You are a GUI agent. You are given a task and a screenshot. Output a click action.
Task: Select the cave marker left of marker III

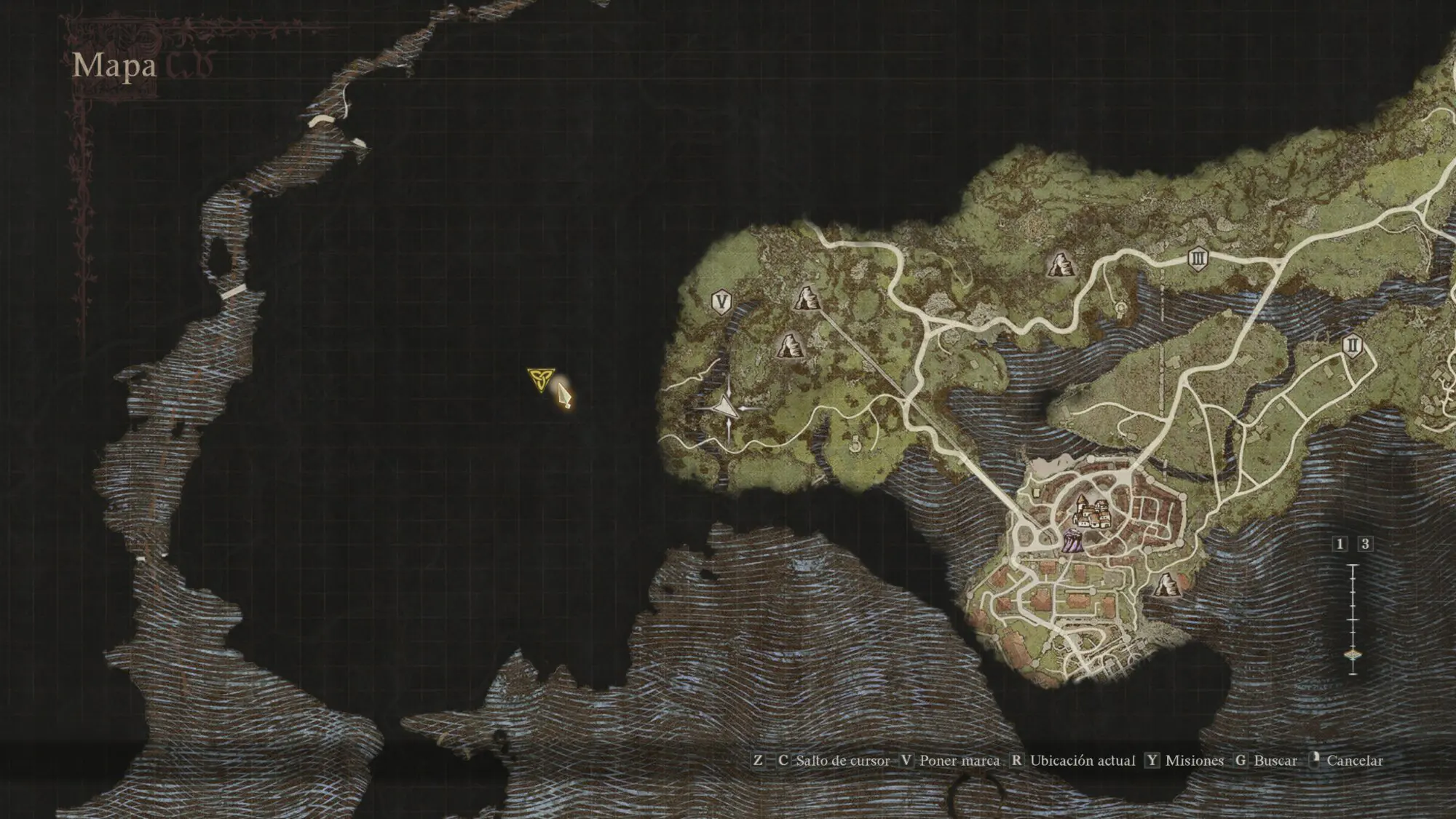pyautogui.click(x=1059, y=265)
